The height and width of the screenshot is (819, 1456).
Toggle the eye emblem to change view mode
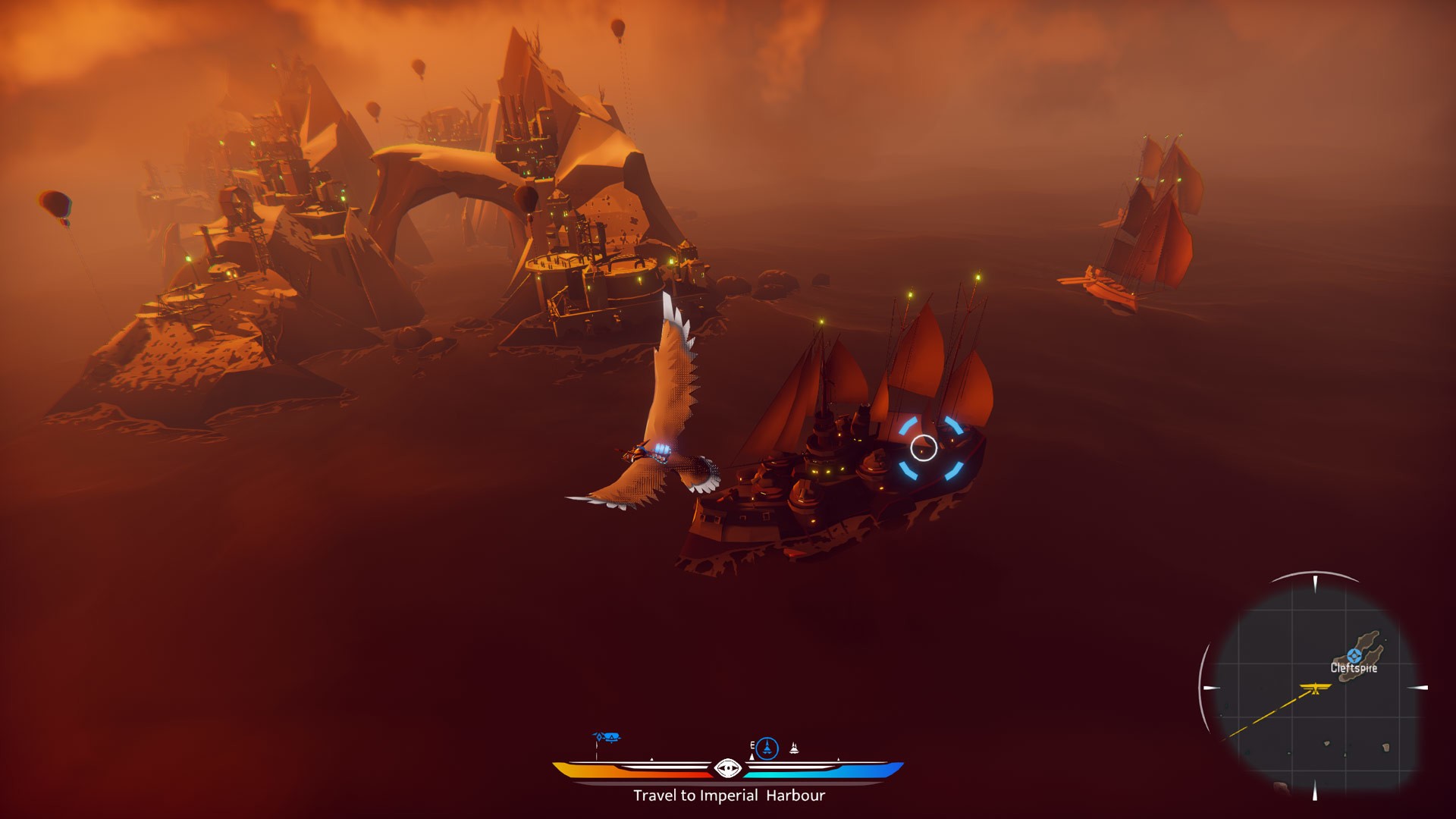pyautogui.click(x=728, y=768)
